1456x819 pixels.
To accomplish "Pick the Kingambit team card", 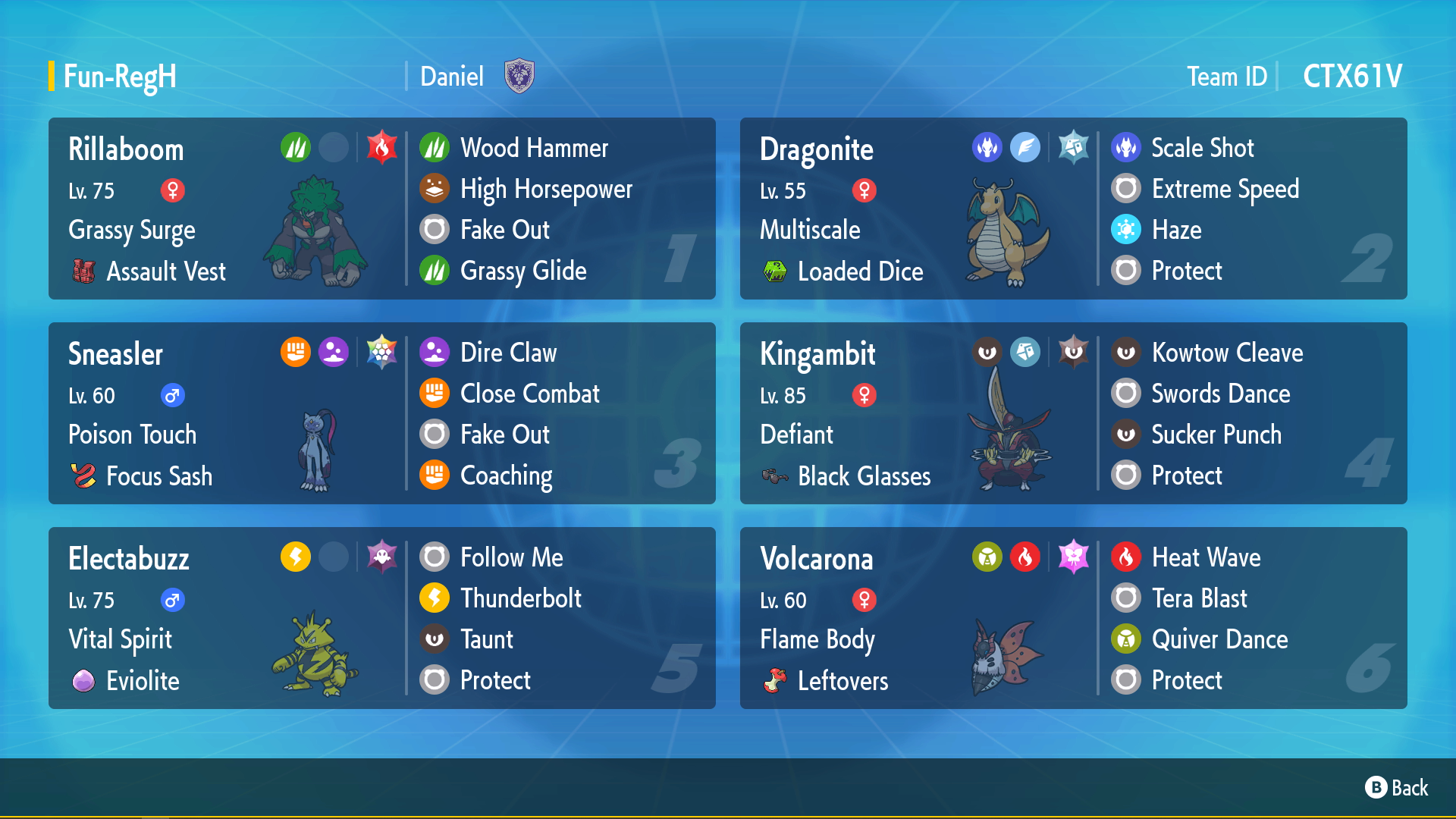I will (1073, 413).
